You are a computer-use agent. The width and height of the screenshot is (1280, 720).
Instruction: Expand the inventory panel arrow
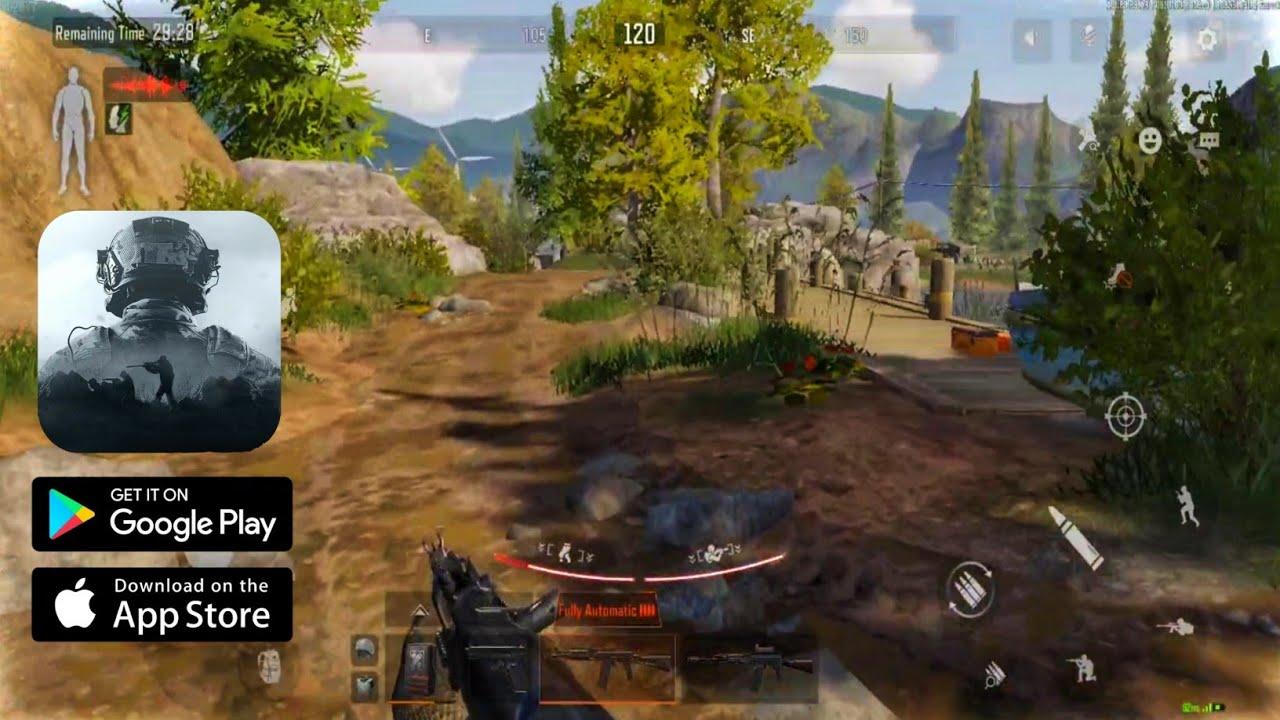pyautogui.click(x=420, y=611)
